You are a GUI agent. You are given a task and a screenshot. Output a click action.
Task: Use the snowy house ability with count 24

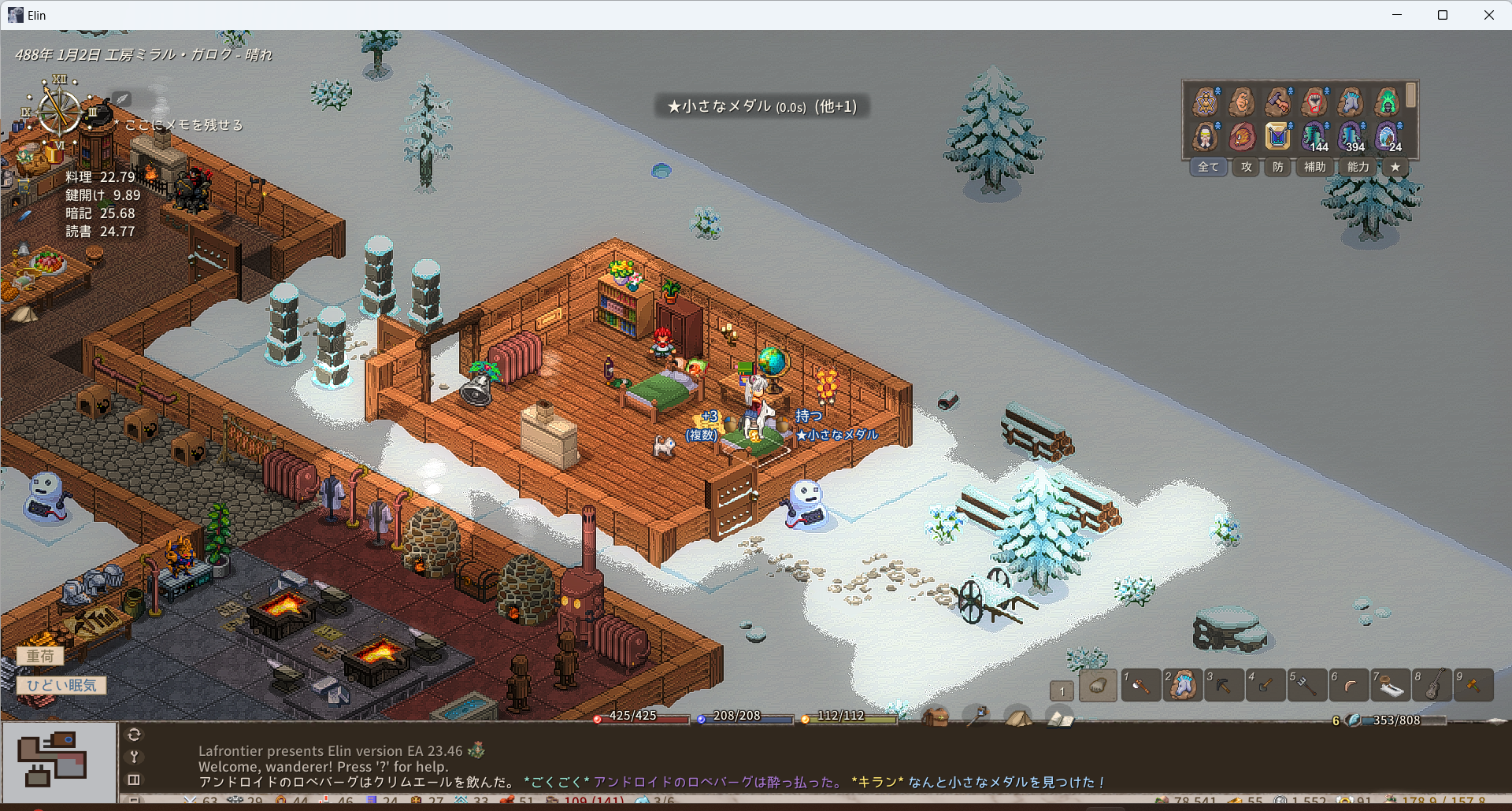click(x=1387, y=136)
